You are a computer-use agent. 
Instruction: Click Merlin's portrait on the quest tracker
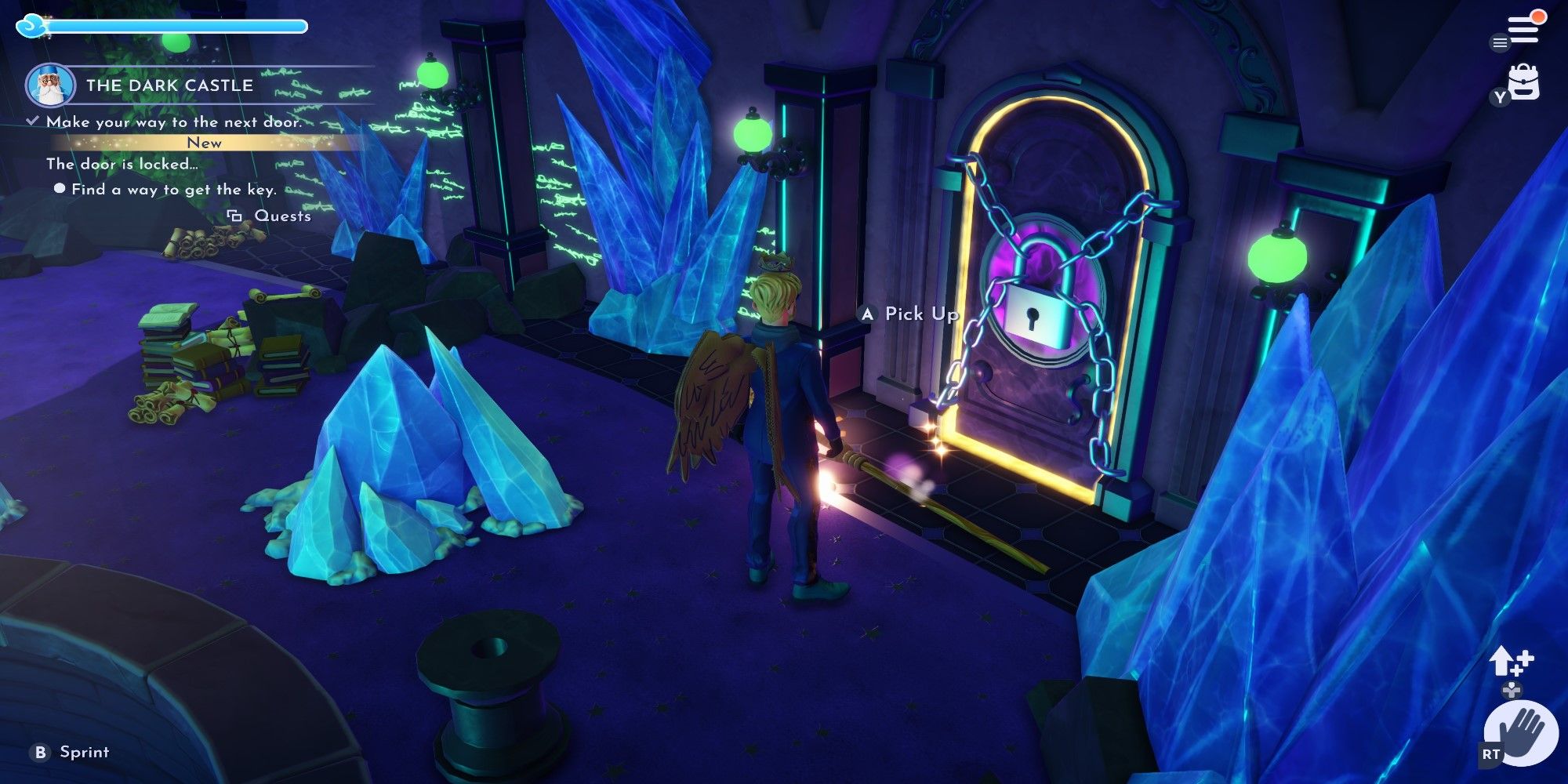(x=50, y=86)
